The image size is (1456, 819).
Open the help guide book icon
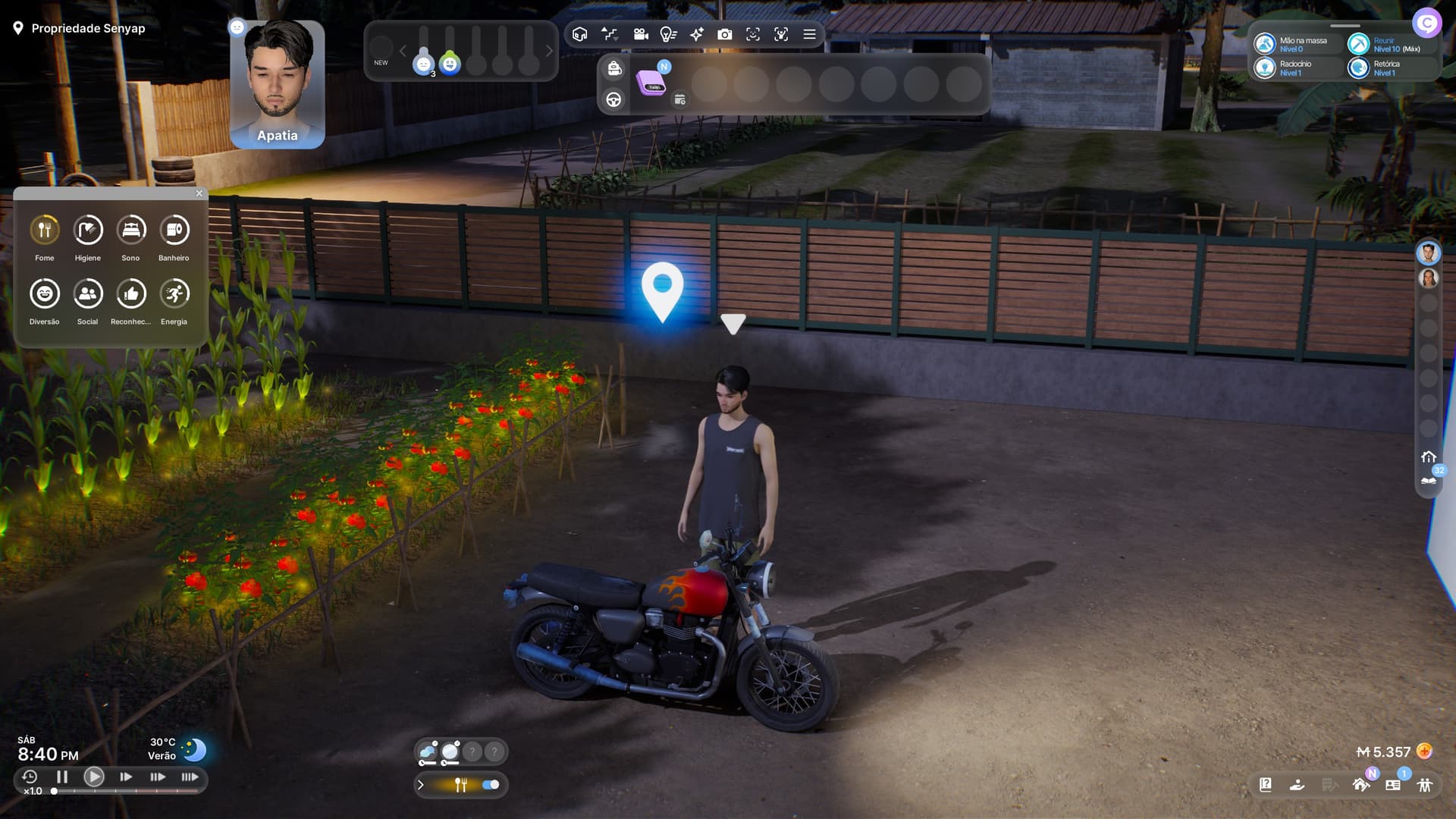(x=1266, y=785)
